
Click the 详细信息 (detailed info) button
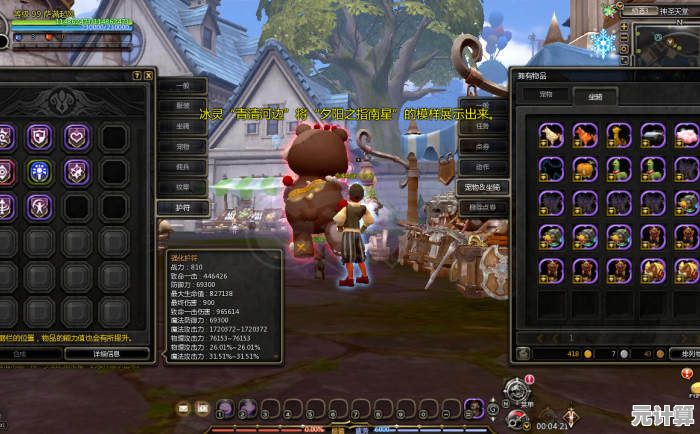[107, 353]
